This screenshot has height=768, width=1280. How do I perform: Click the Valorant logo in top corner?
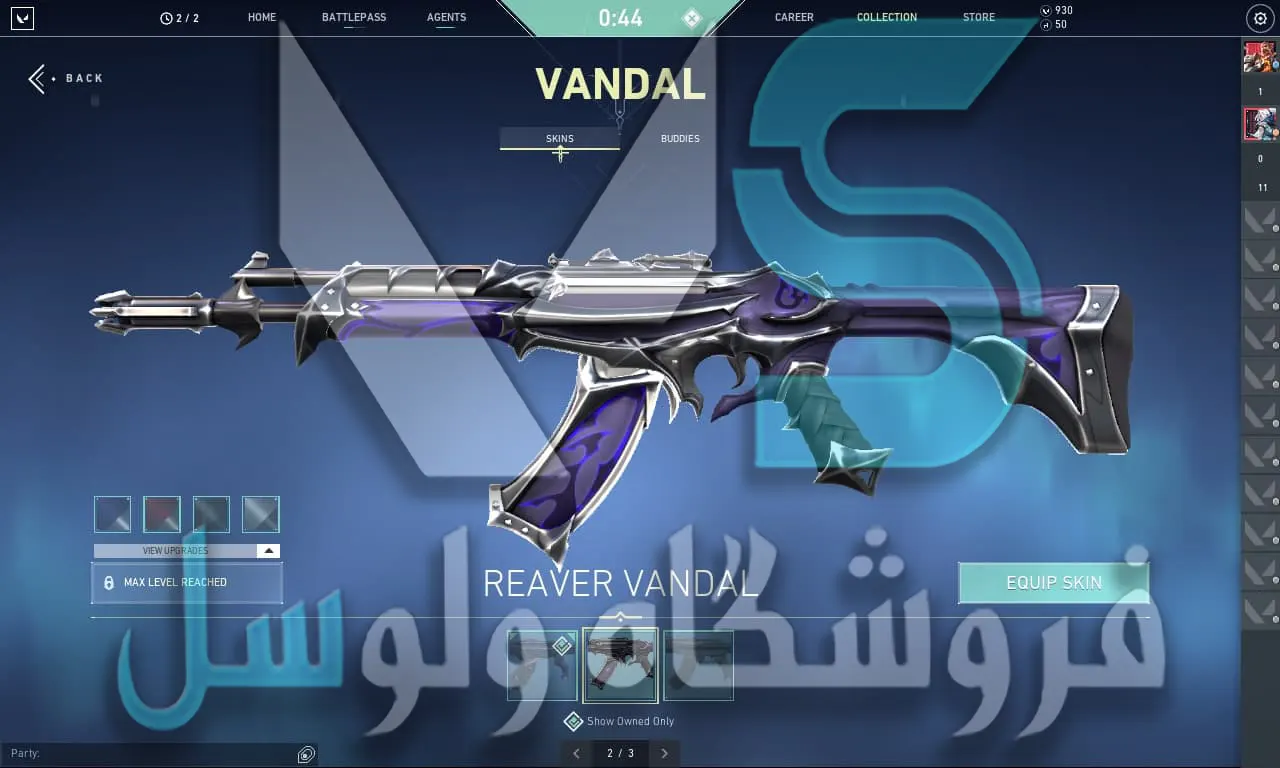coord(22,18)
